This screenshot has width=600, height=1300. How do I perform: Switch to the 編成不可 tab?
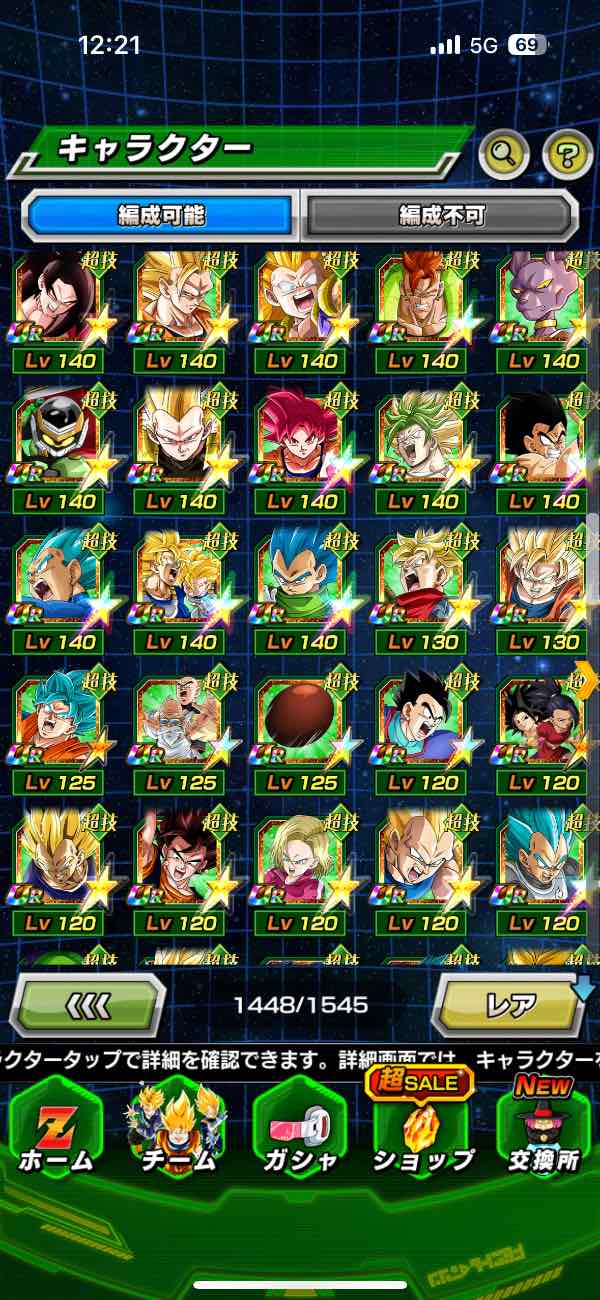point(441,215)
